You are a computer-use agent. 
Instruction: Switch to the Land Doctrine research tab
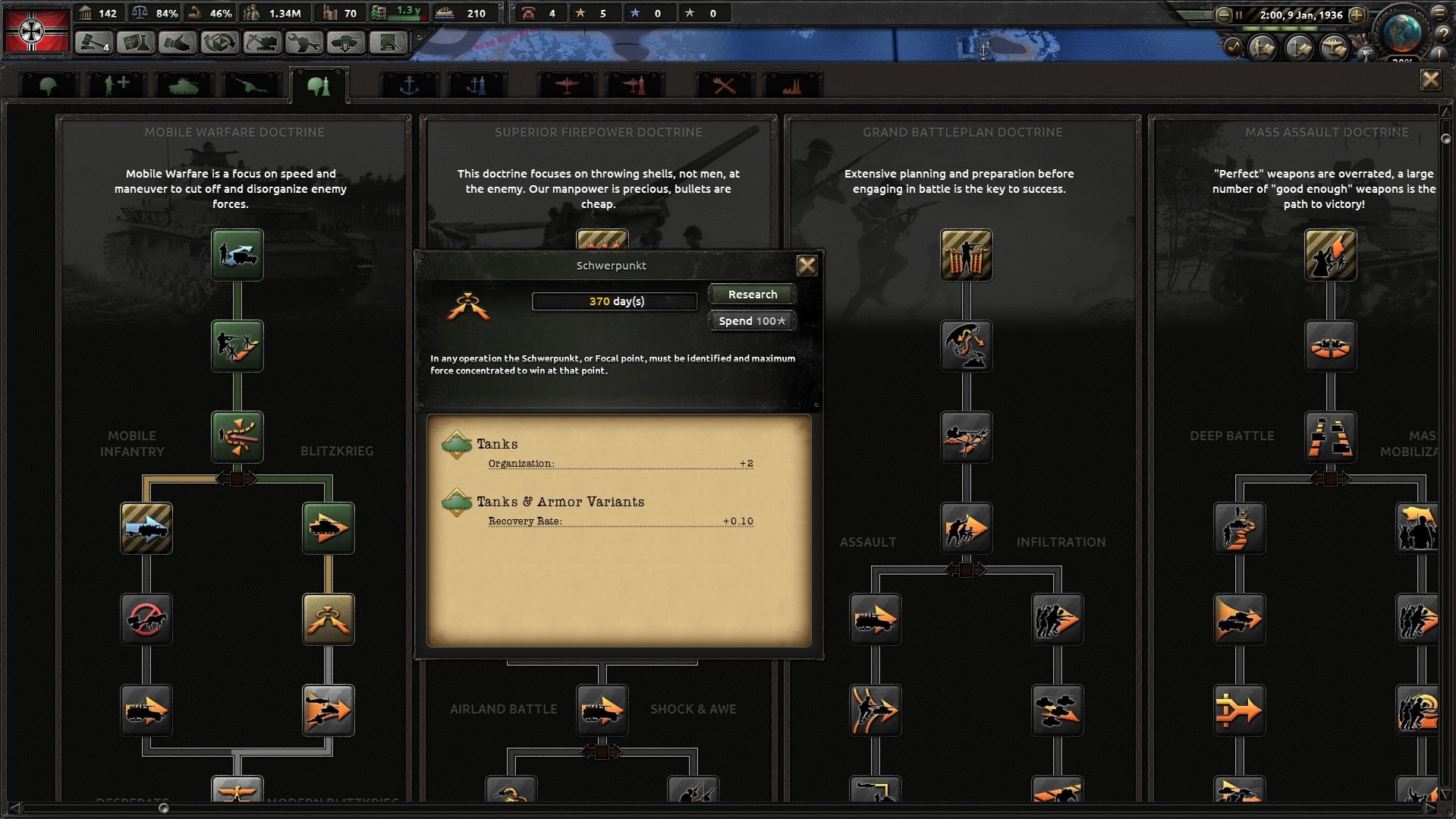[x=319, y=83]
